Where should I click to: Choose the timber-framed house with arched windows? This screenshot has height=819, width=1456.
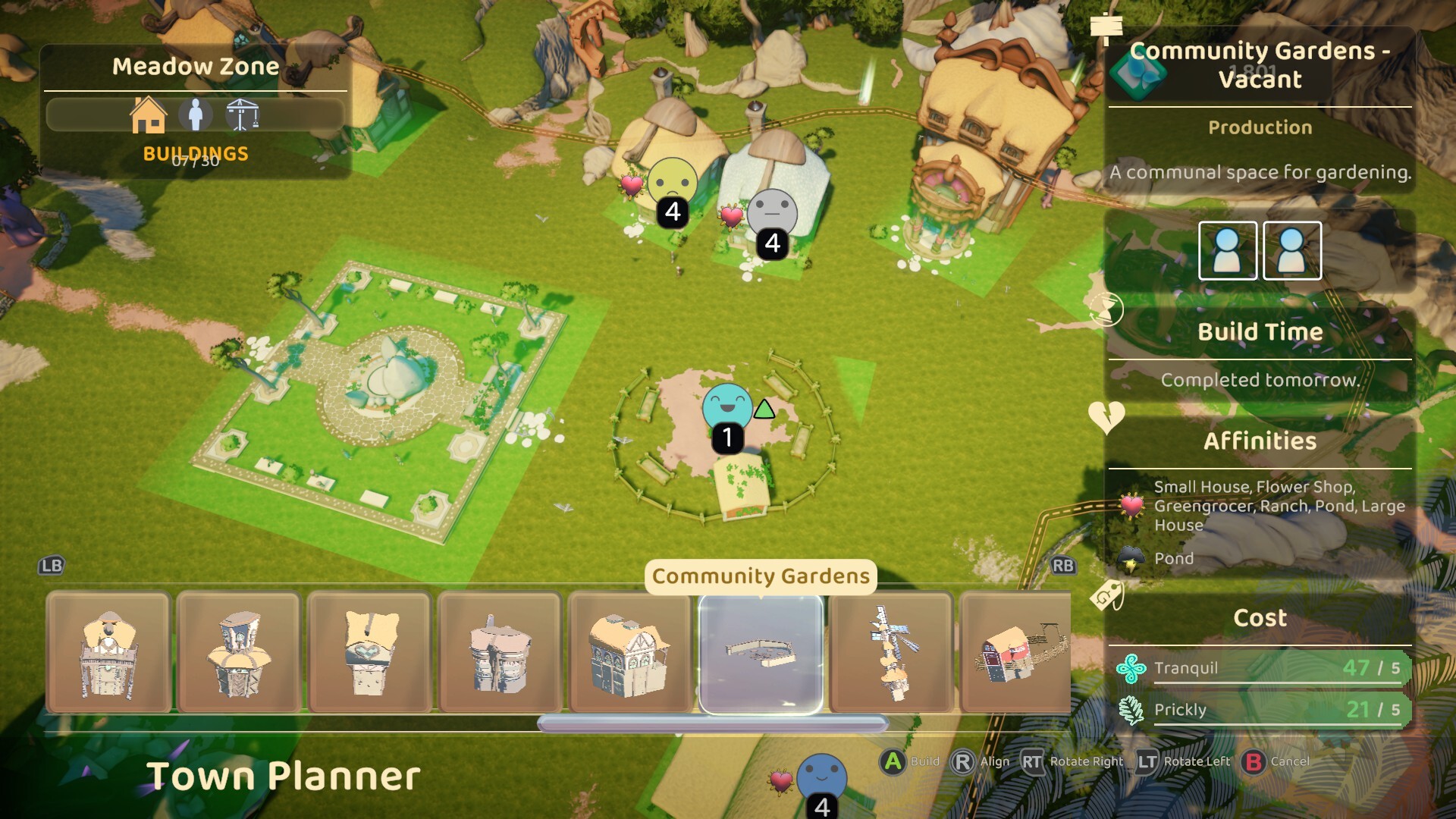click(630, 654)
